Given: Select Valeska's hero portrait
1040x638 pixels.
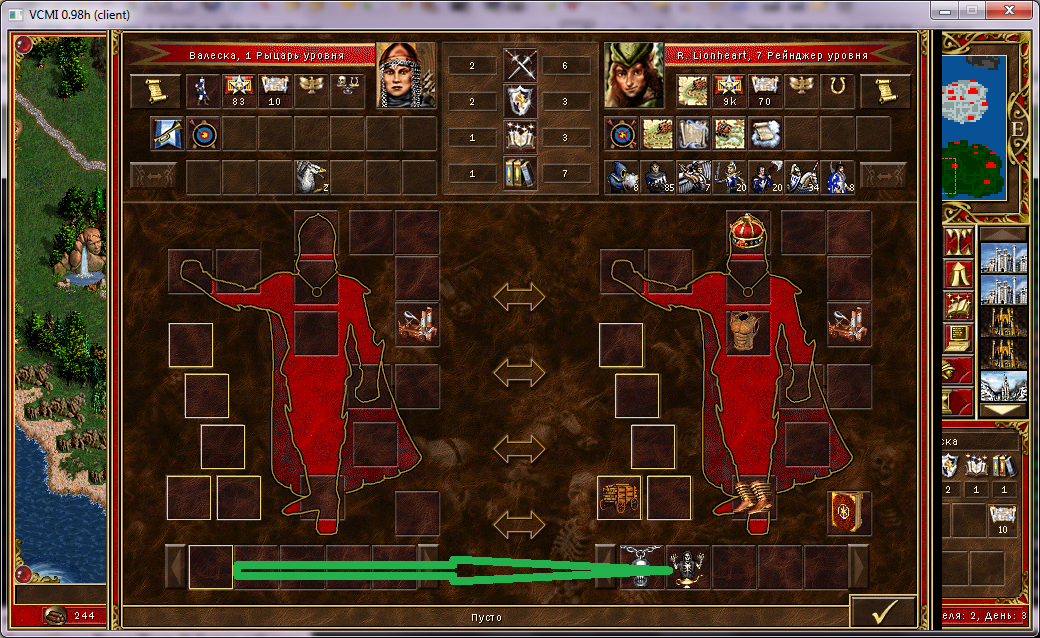Looking at the screenshot, I should click(x=405, y=75).
